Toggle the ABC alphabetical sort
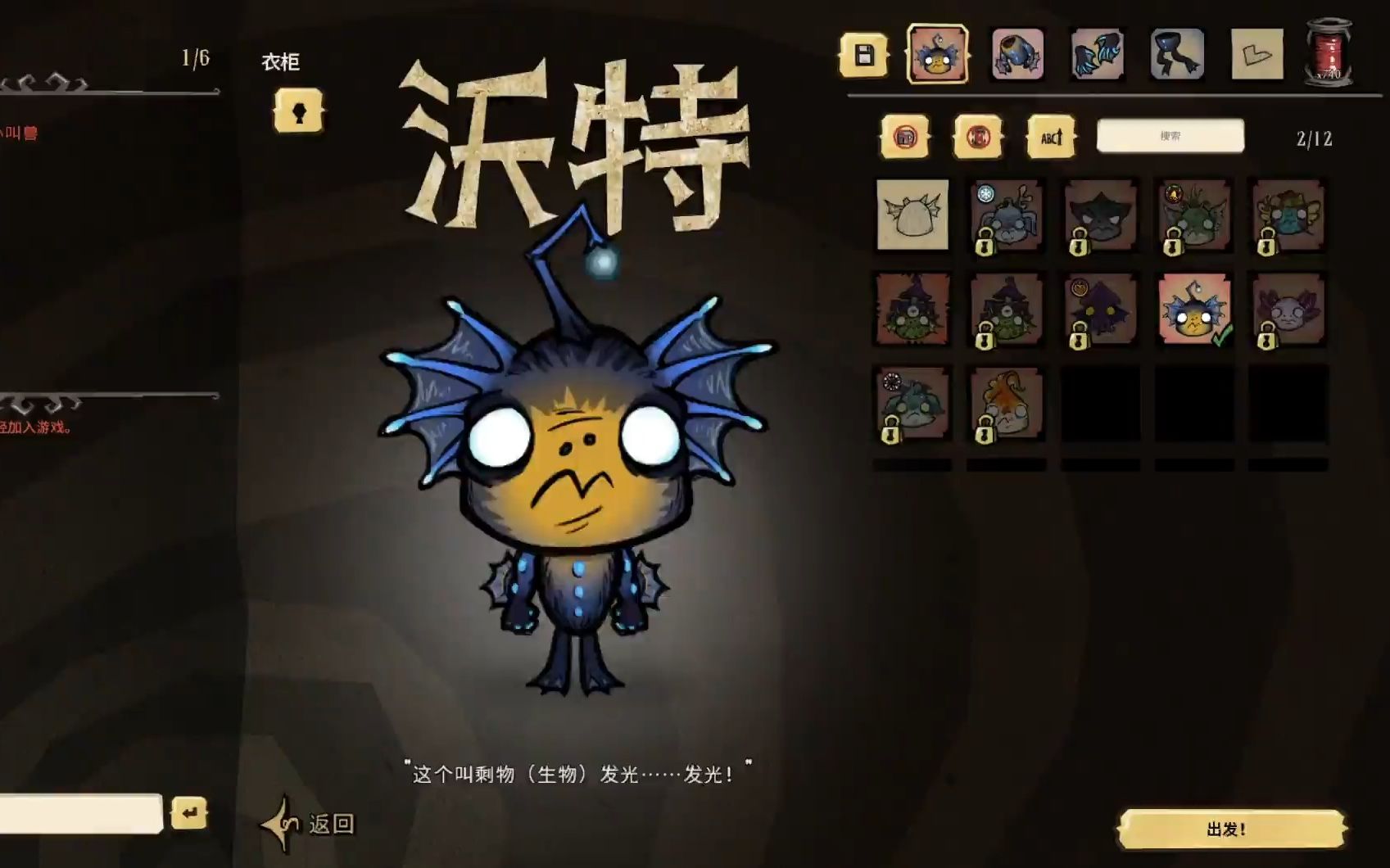 pyautogui.click(x=1051, y=138)
